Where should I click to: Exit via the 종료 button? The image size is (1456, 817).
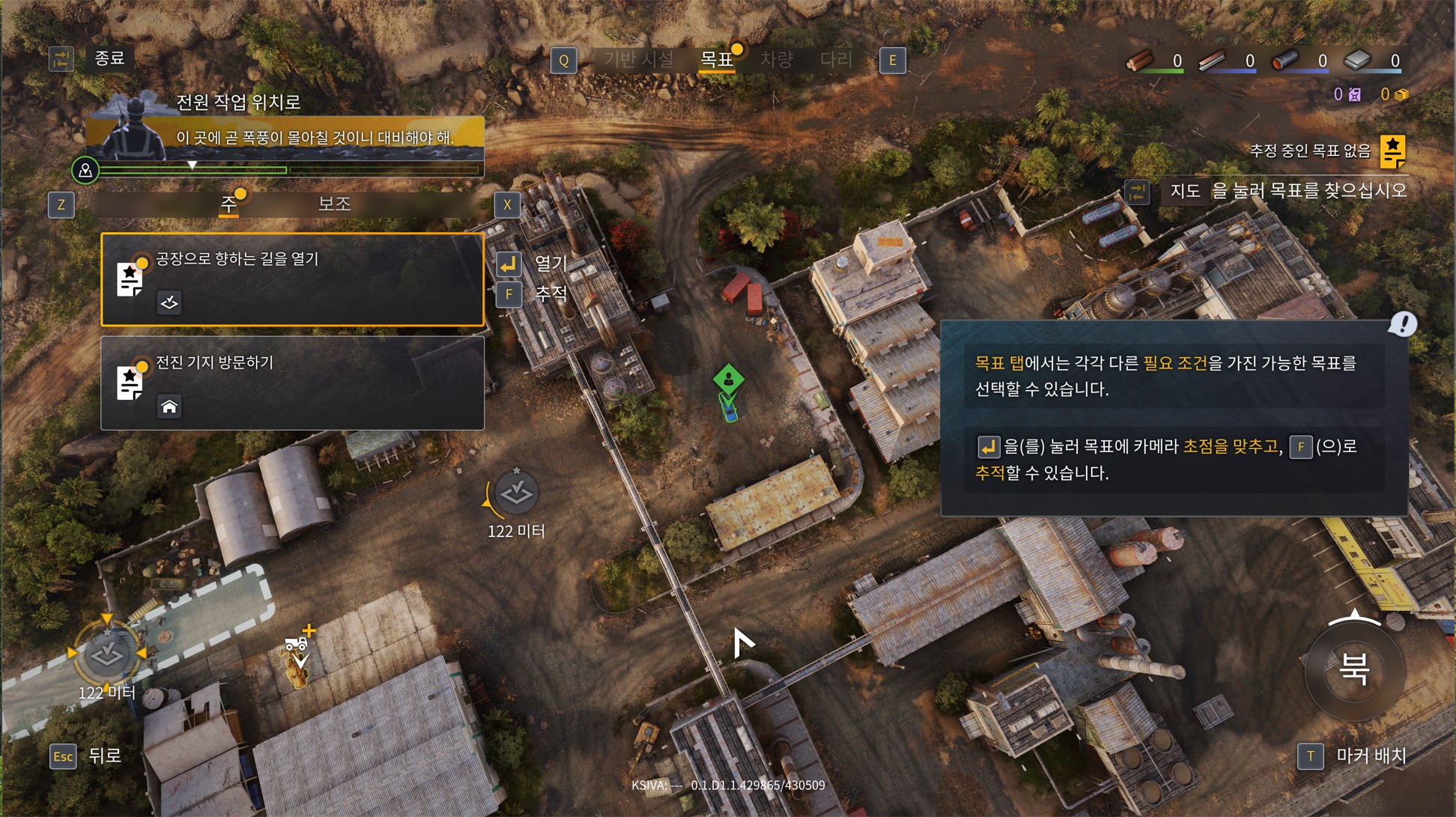coord(109,58)
